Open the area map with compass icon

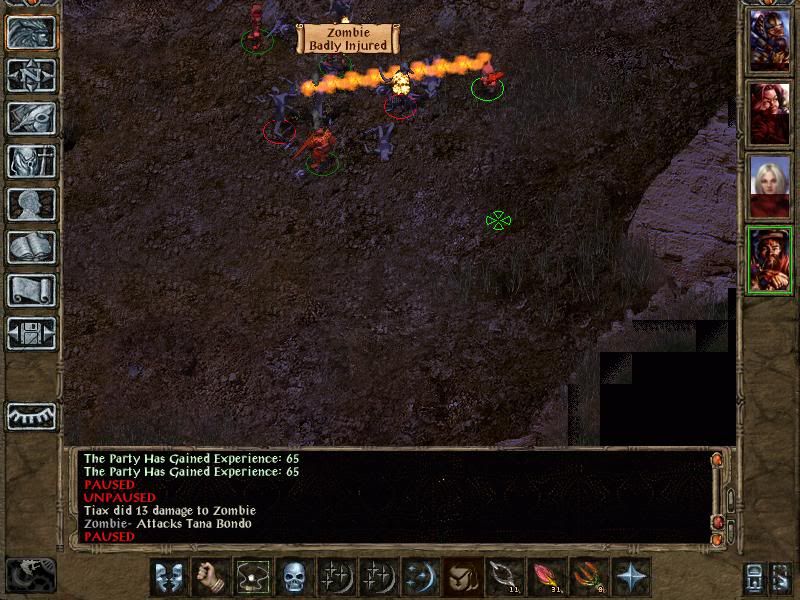[x=31, y=75]
